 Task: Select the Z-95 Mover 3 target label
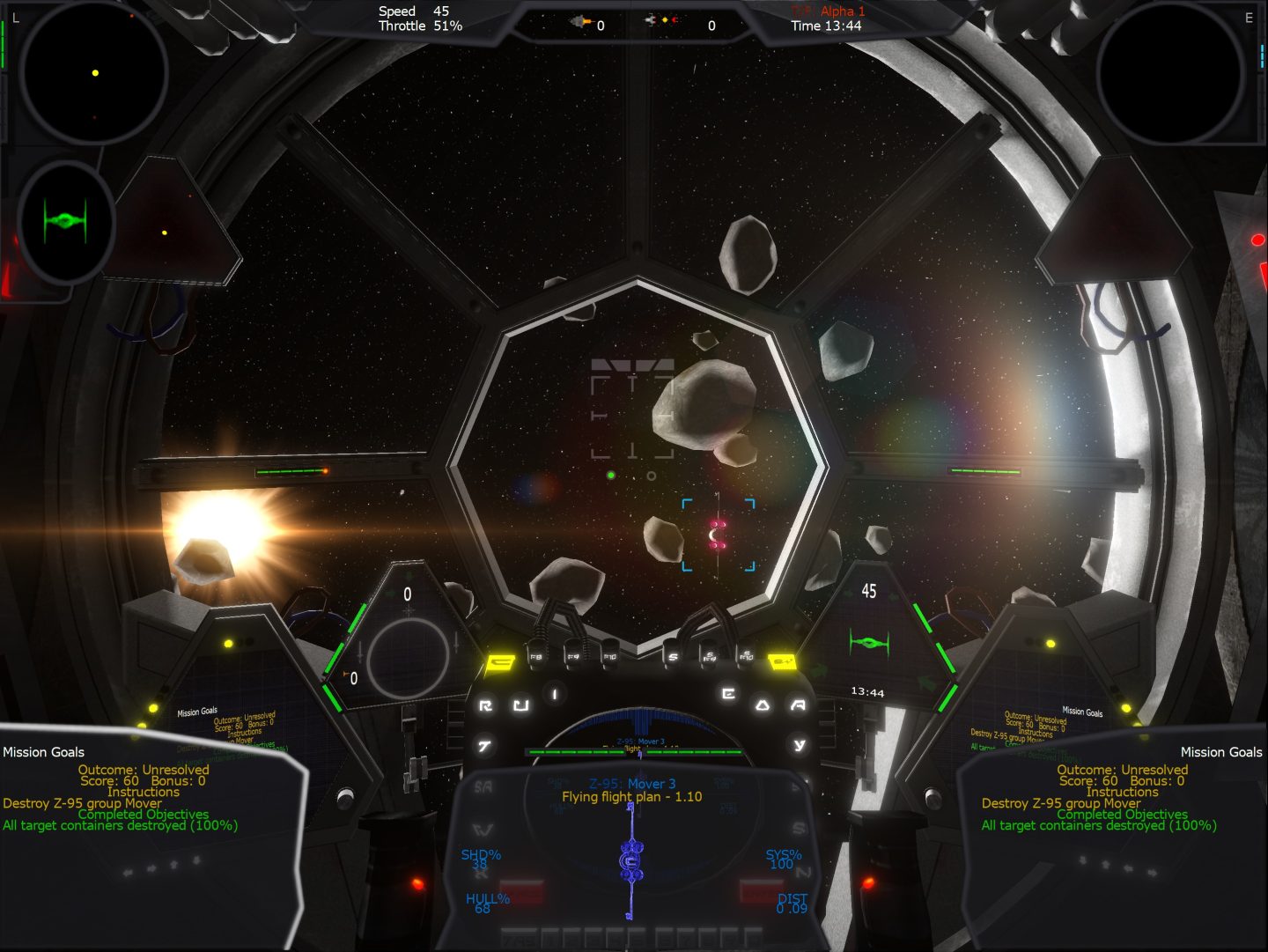point(630,782)
